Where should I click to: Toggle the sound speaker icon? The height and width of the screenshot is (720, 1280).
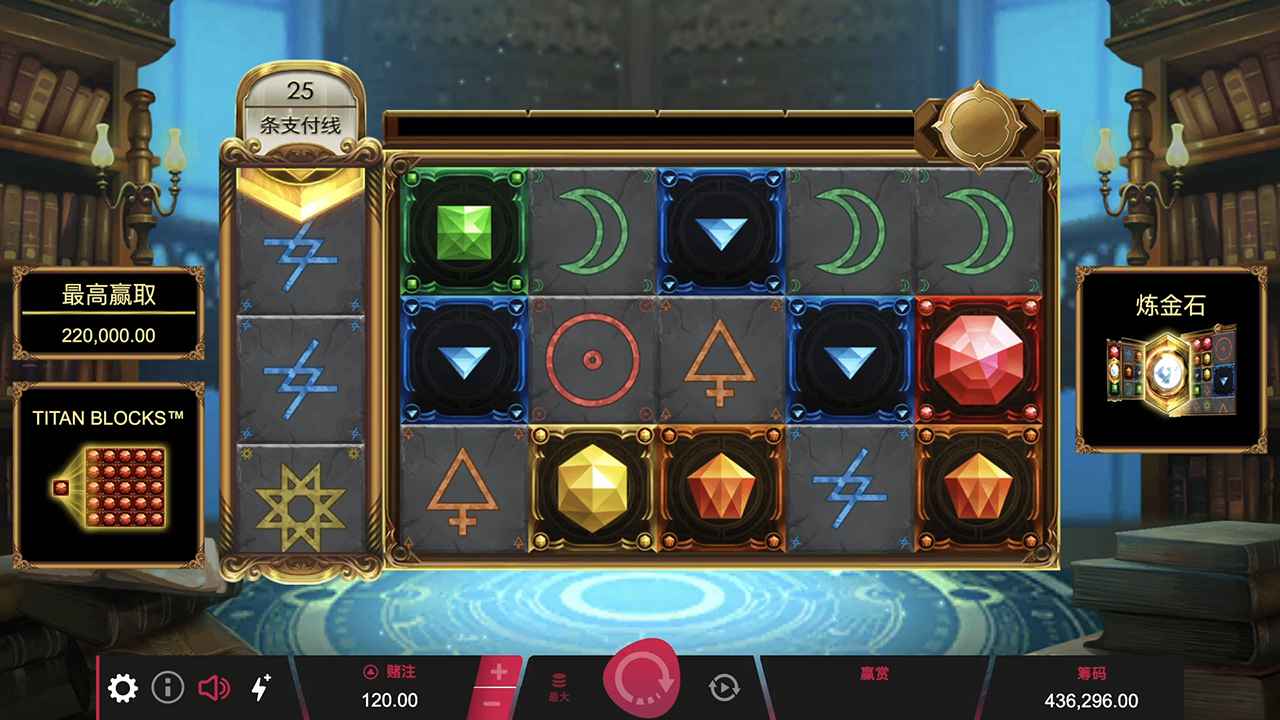pyautogui.click(x=214, y=688)
